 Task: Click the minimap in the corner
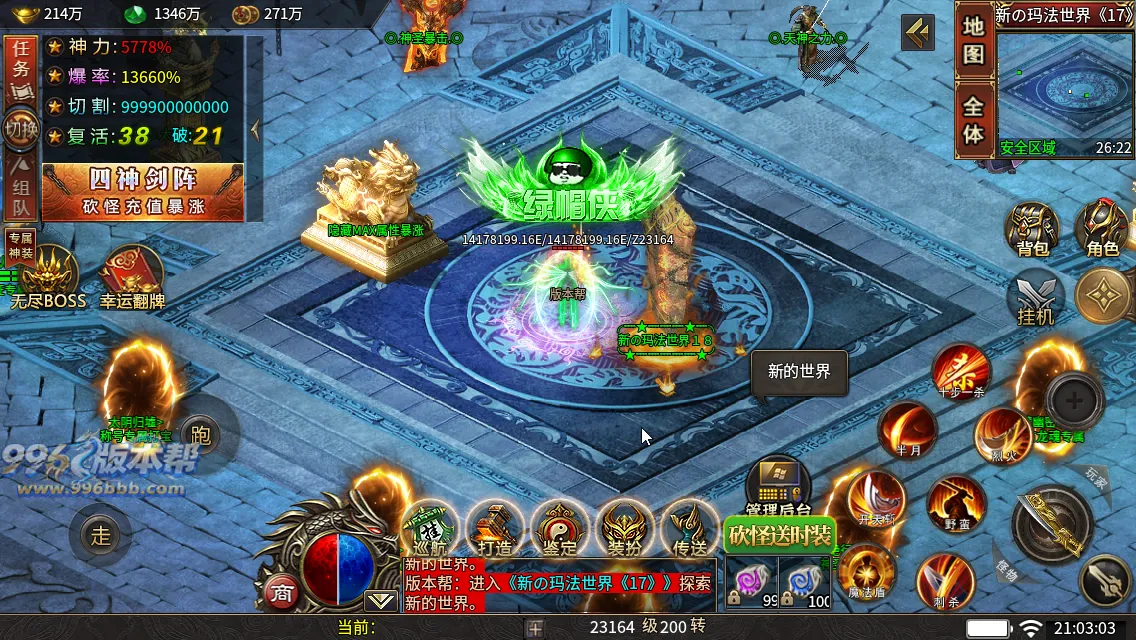click(x=1064, y=90)
